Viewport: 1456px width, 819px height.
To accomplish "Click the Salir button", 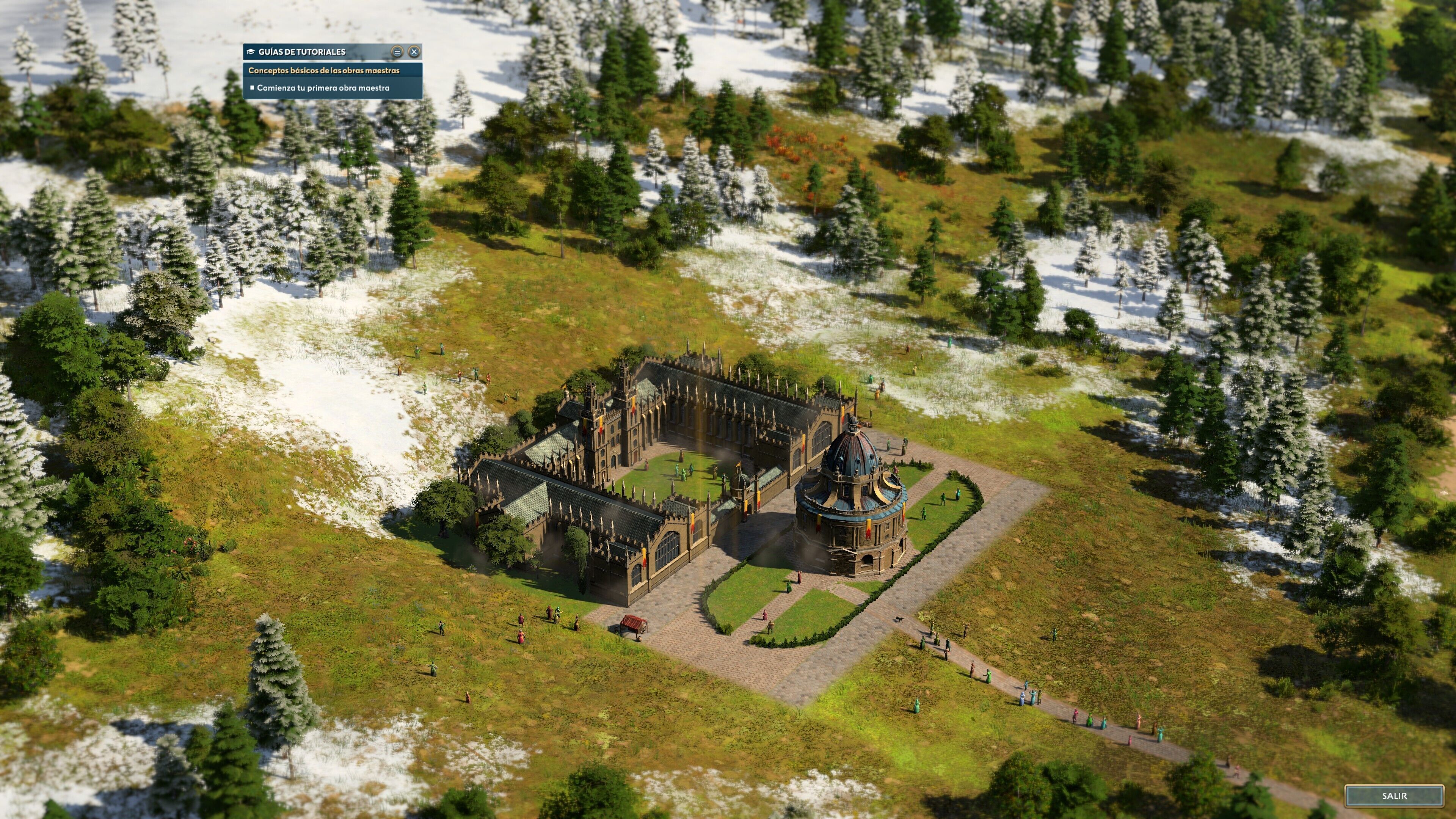I will tap(1394, 796).
